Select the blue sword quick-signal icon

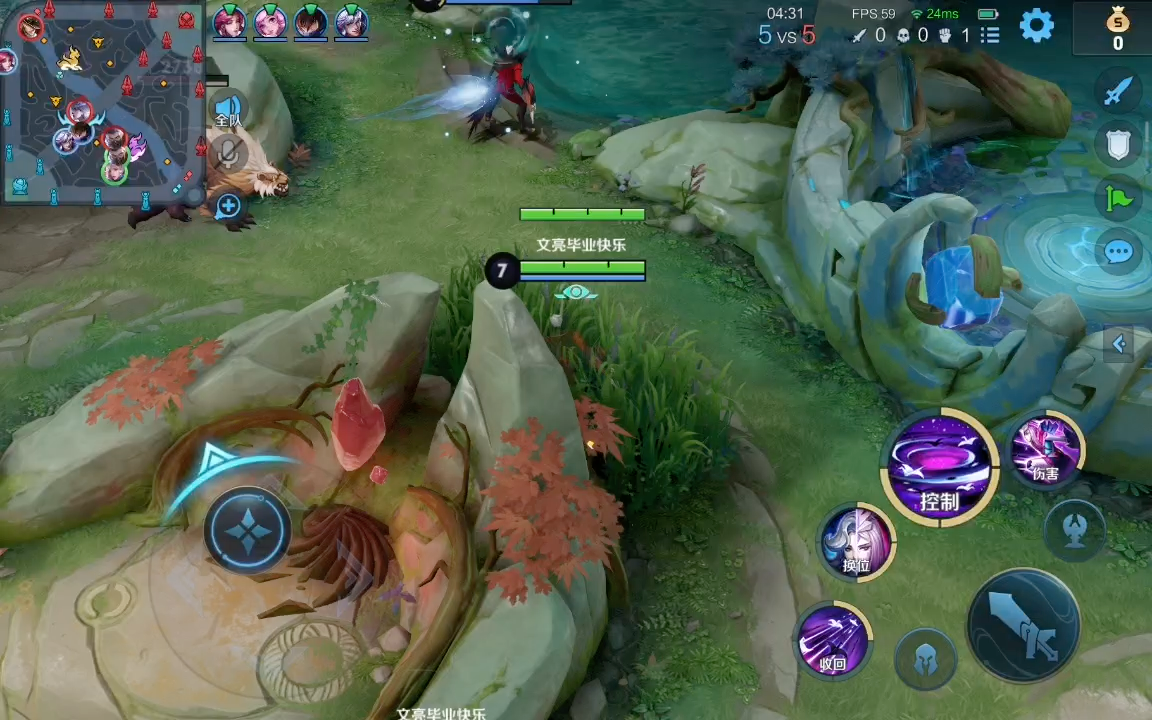(1118, 92)
